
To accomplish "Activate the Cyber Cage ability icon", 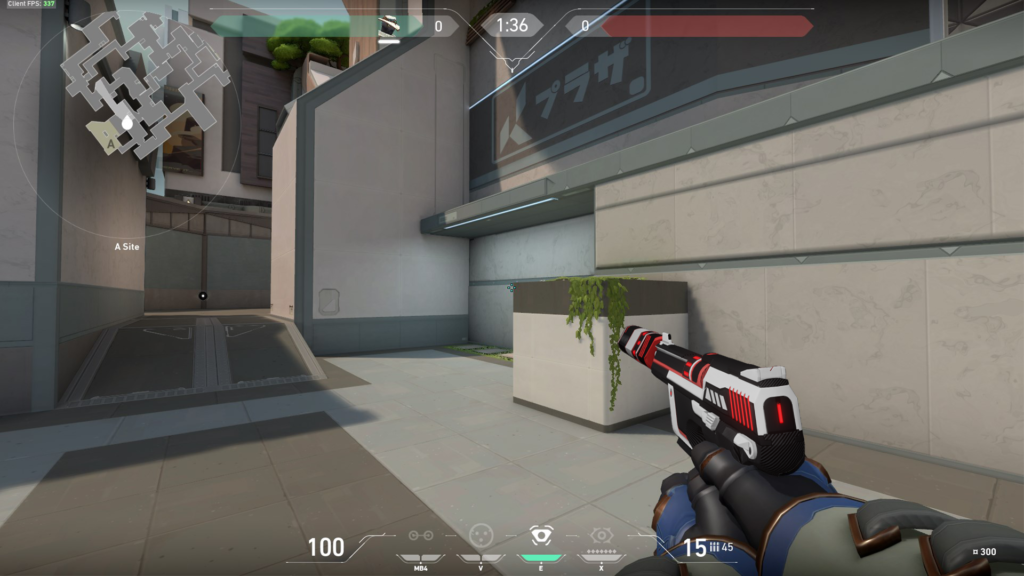I will (x=480, y=536).
